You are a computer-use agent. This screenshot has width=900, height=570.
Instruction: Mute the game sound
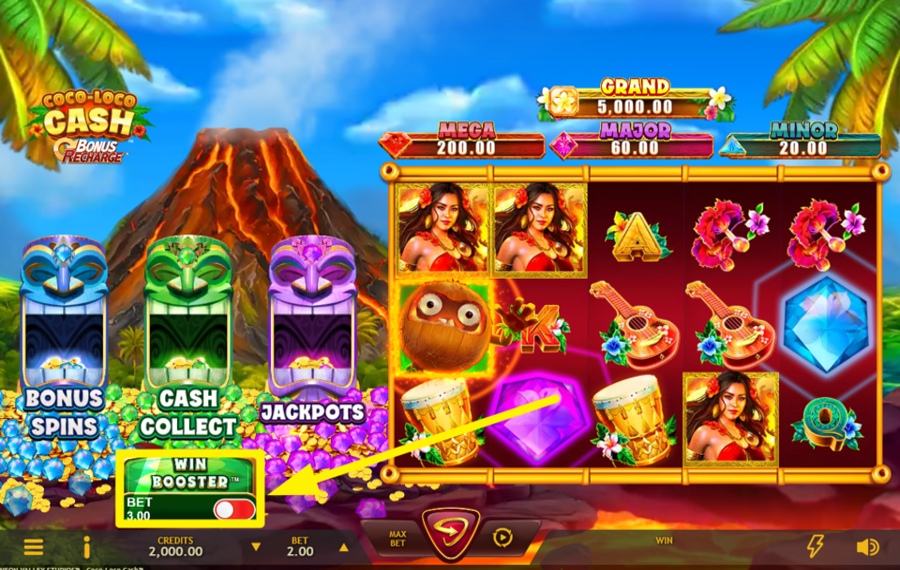867,547
